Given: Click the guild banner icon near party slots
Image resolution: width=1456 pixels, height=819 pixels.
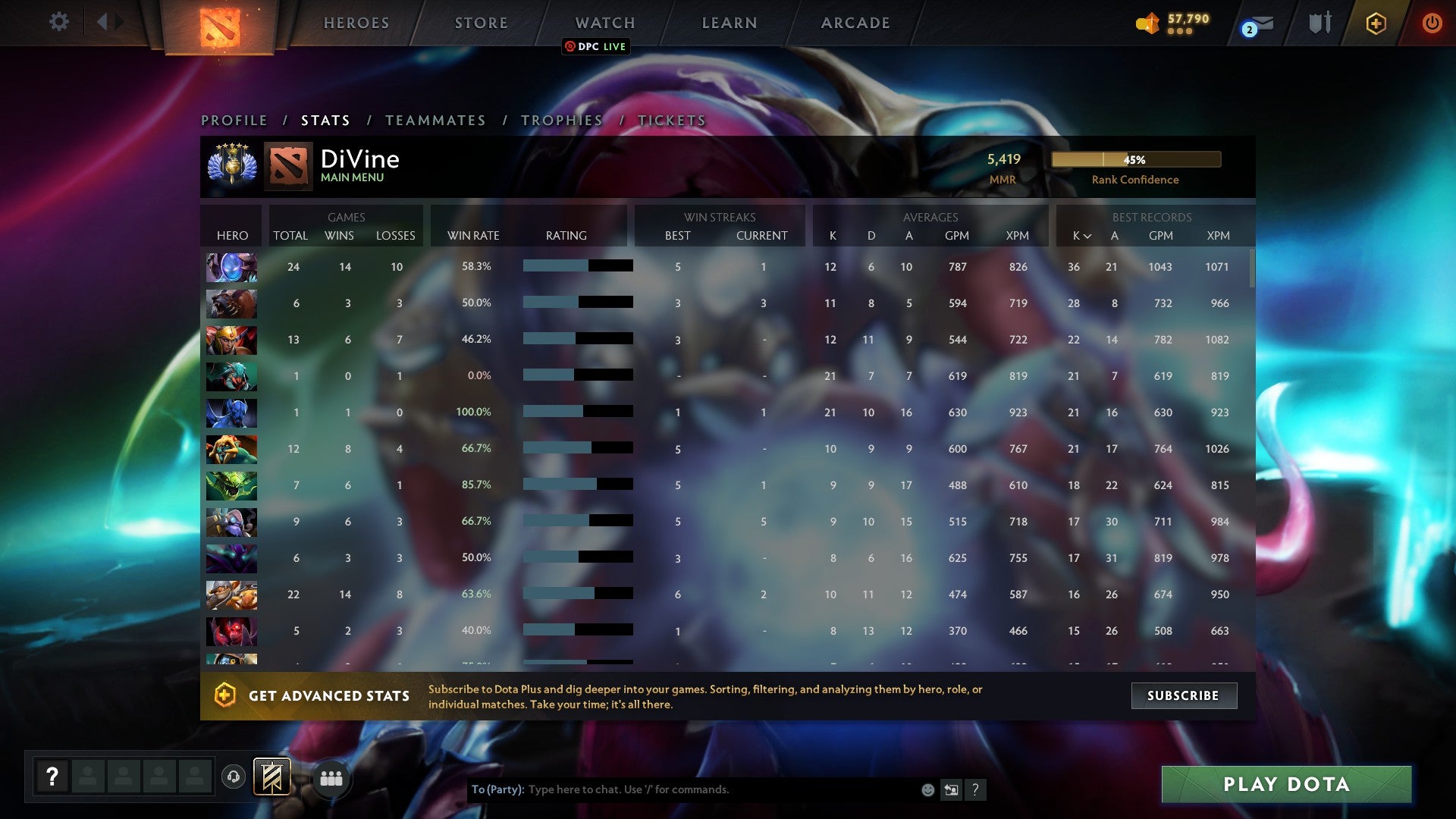Looking at the screenshot, I should [271, 776].
